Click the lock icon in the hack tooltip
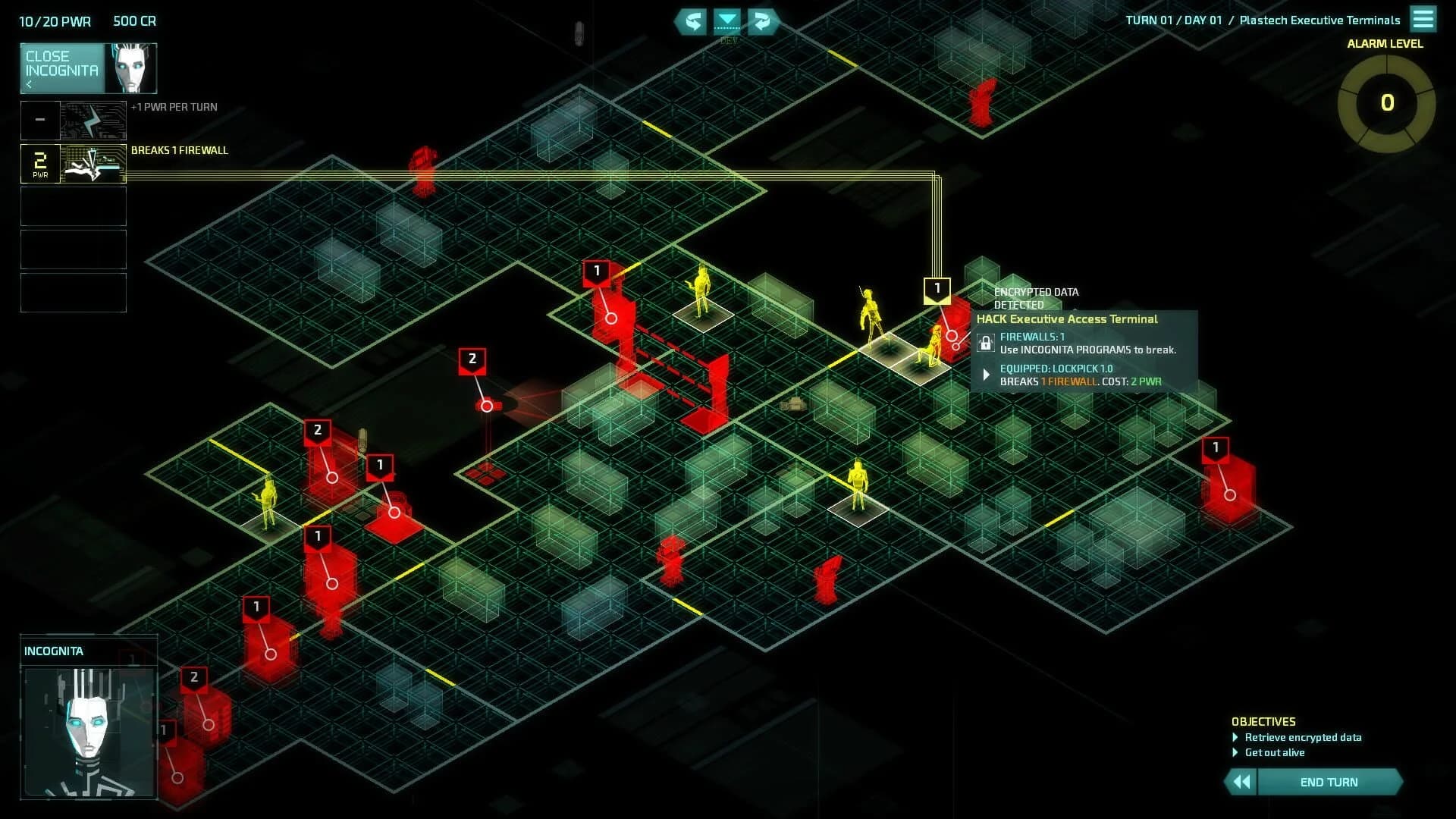 (x=986, y=344)
